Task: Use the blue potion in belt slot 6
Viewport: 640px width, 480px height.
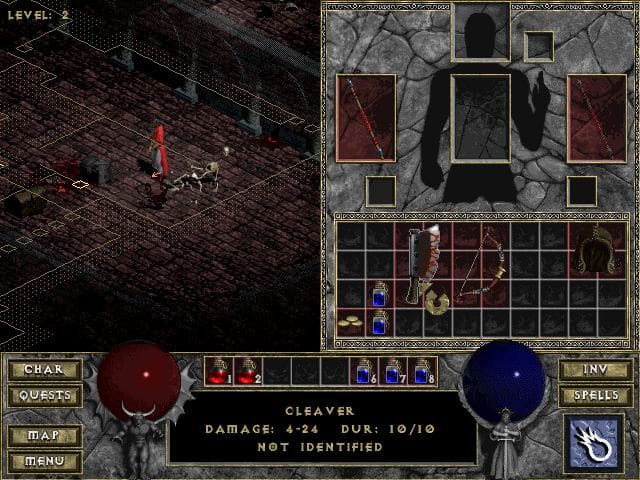Action: coord(363,371)
